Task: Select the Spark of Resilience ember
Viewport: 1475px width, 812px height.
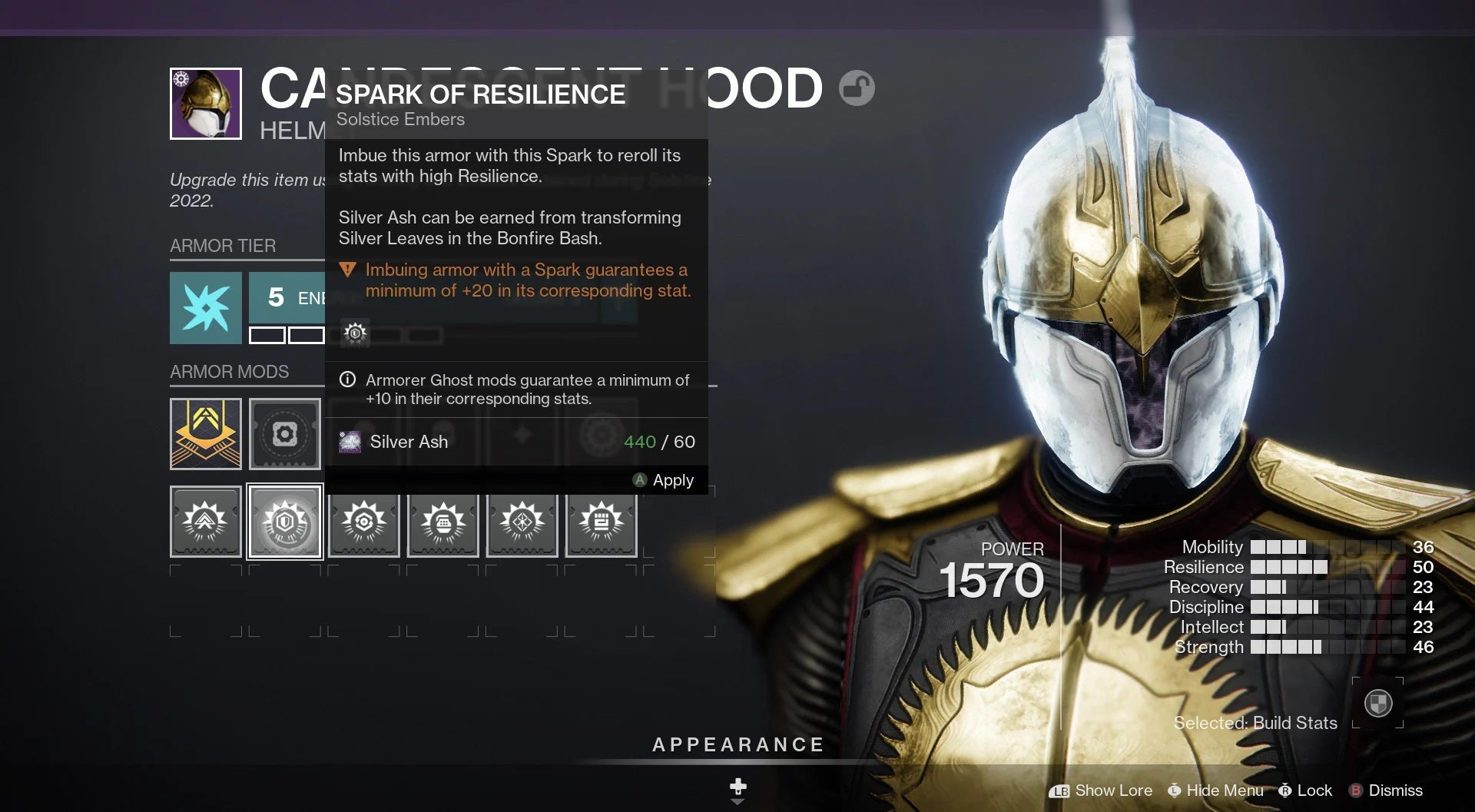Action: [285, 522]
